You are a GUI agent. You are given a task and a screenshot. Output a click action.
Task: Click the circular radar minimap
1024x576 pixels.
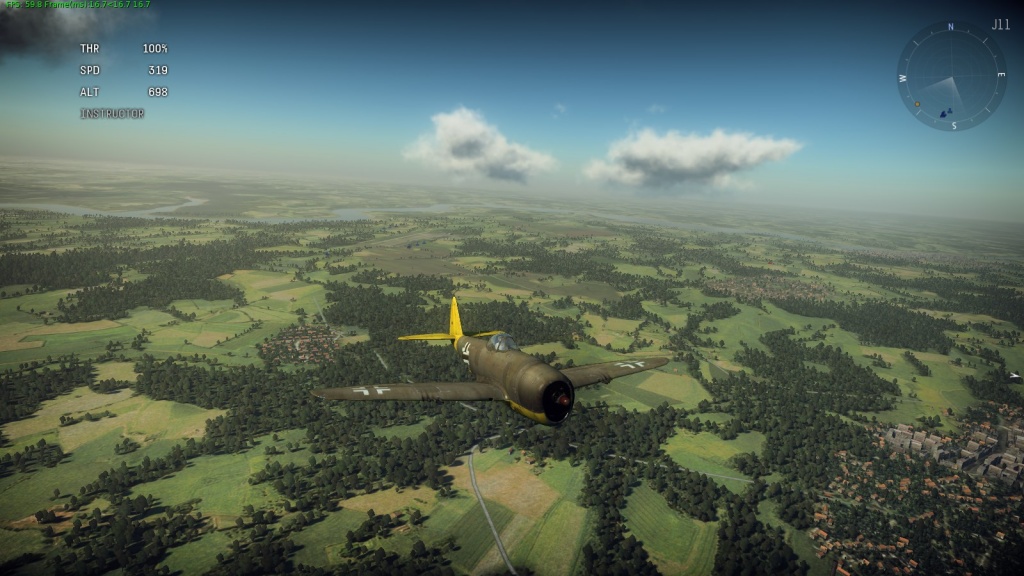coord(951,76)
